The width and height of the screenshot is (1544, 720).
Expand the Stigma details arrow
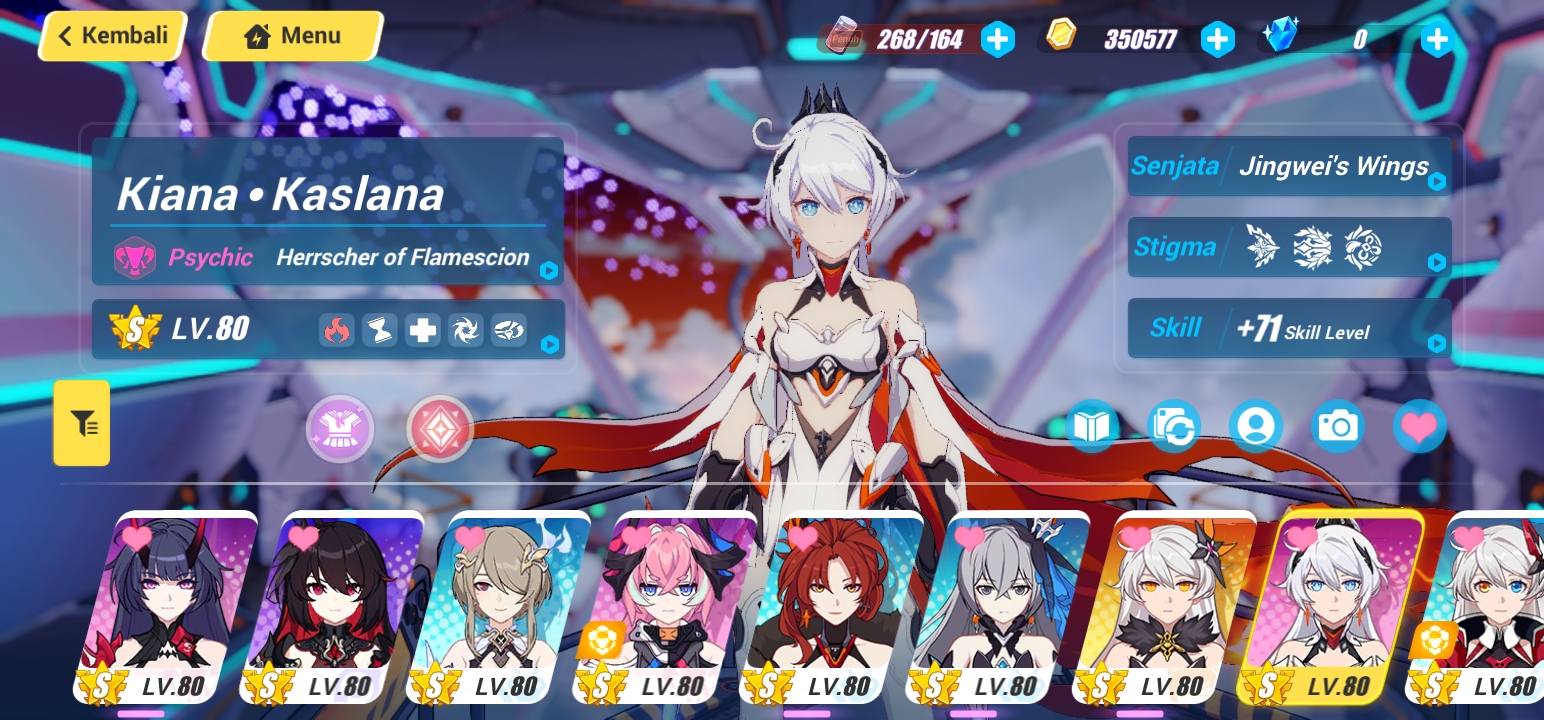[1437, 264]
